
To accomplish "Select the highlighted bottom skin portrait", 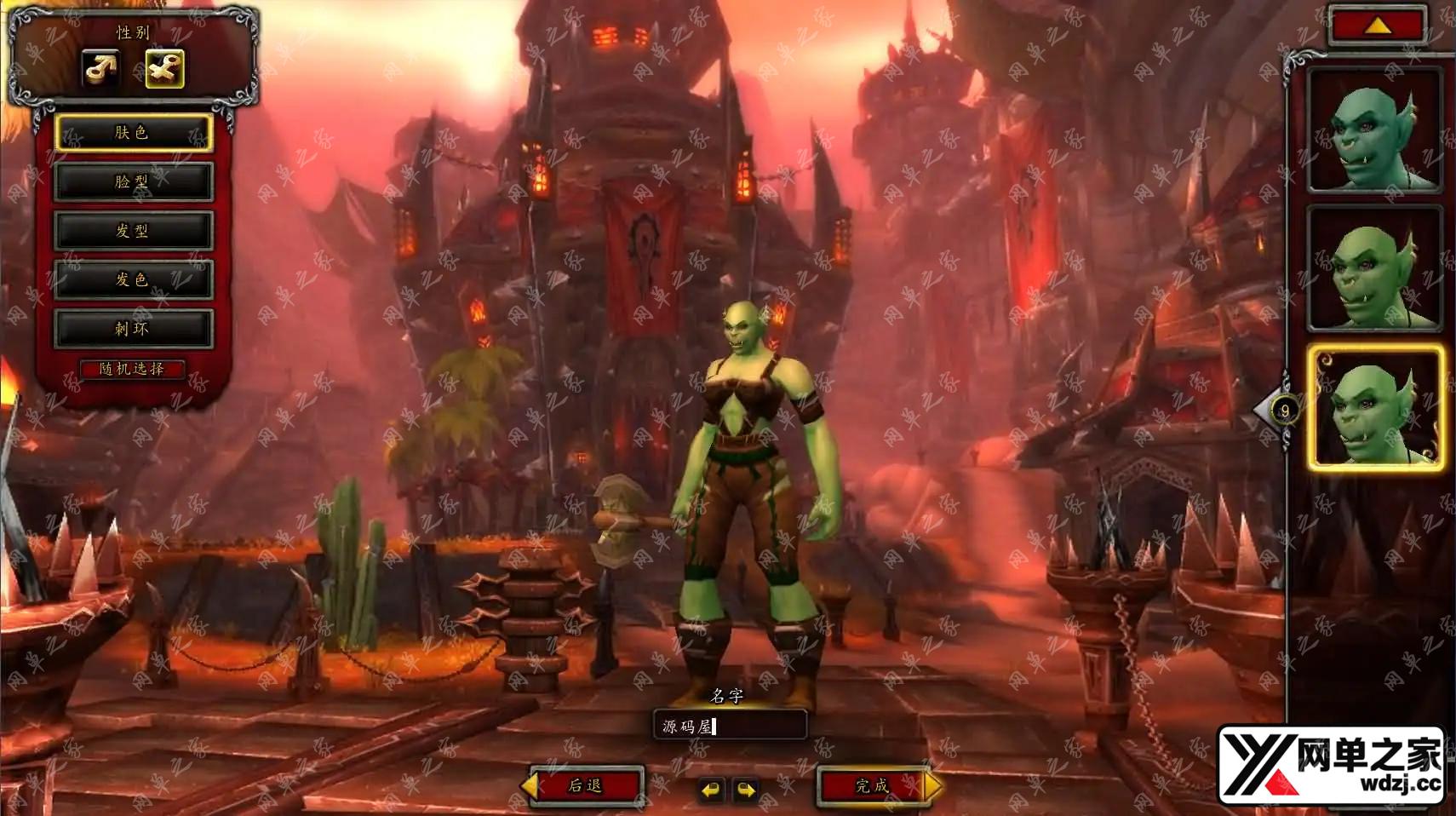I will tap(1375, 408).
